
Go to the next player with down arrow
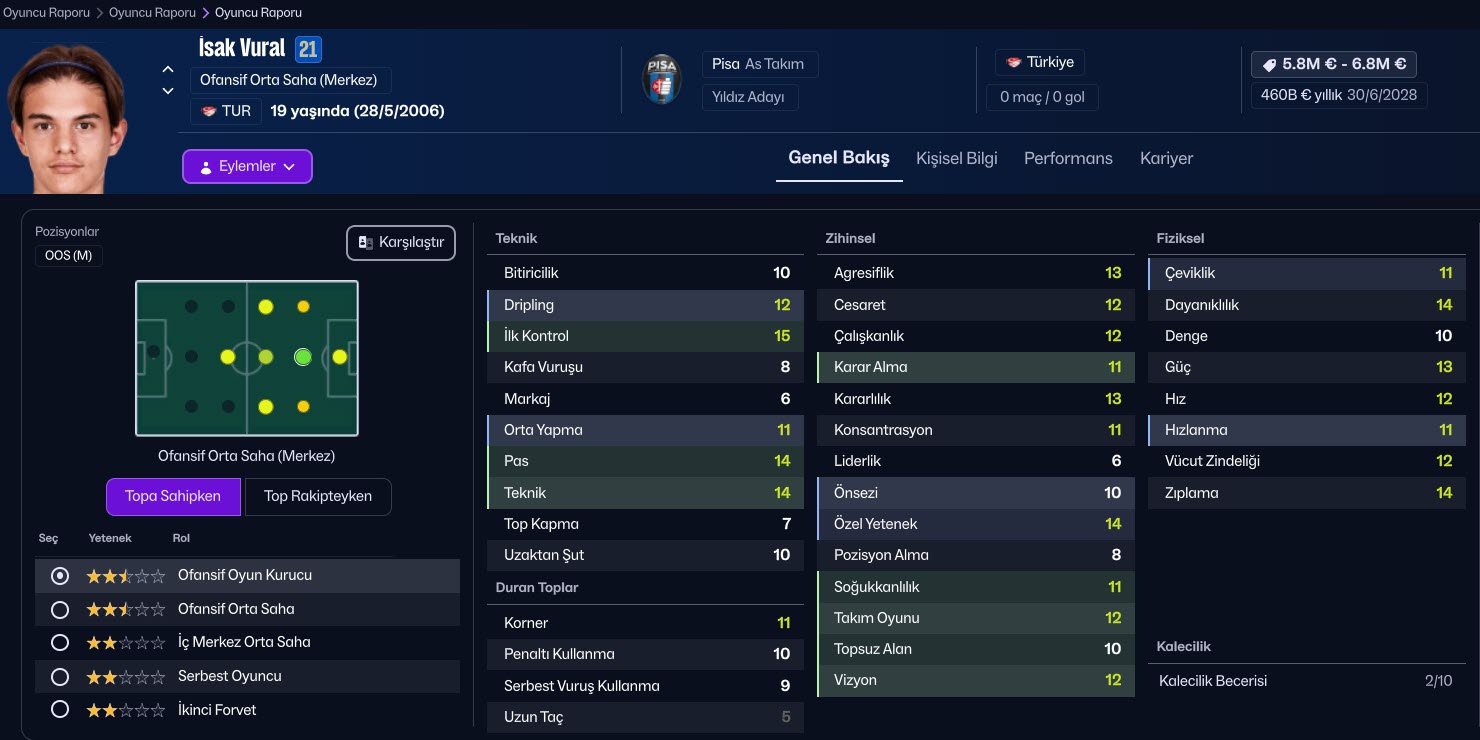coord(168,91)
